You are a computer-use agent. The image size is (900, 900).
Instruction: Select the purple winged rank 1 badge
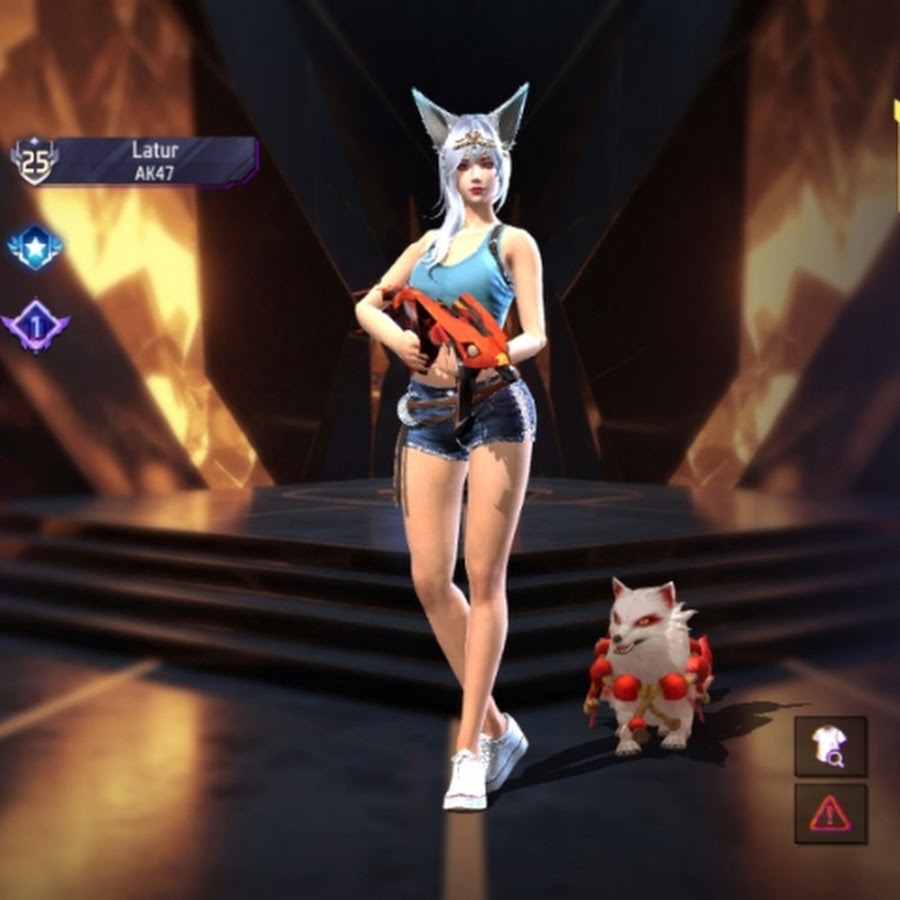[35, 326]
